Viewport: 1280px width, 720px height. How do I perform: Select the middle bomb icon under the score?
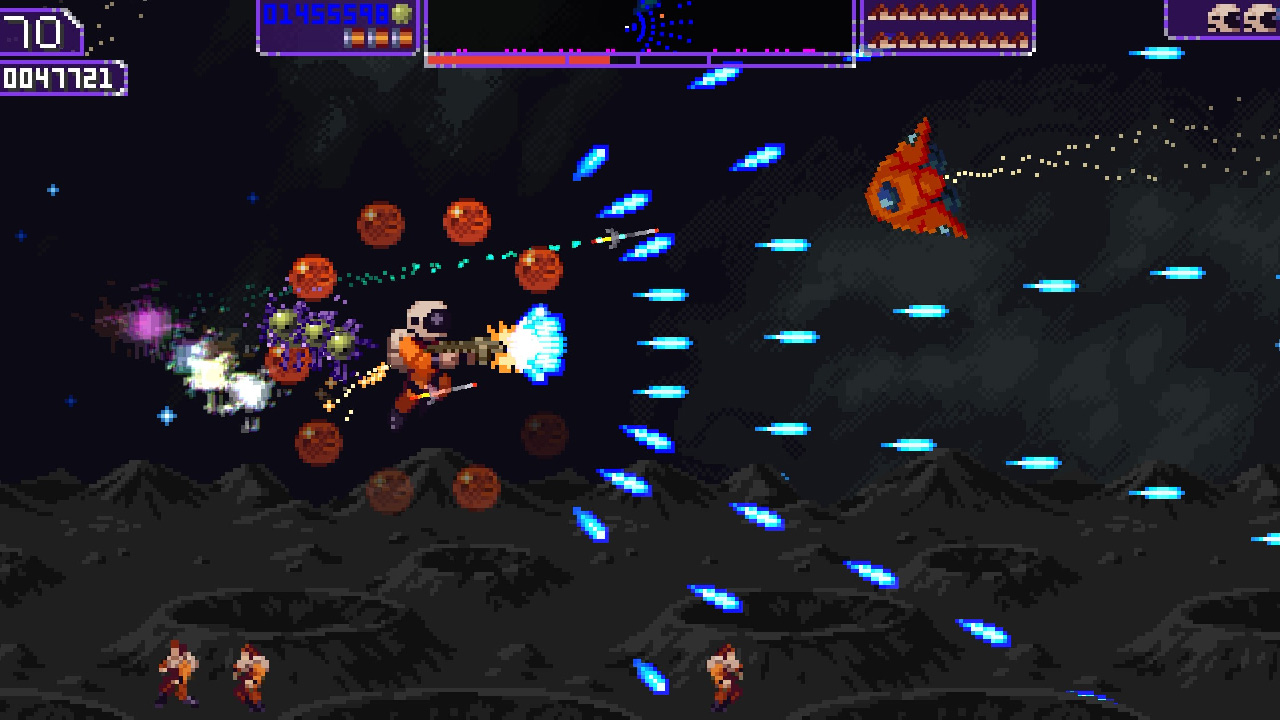click(x=377, y=38)
